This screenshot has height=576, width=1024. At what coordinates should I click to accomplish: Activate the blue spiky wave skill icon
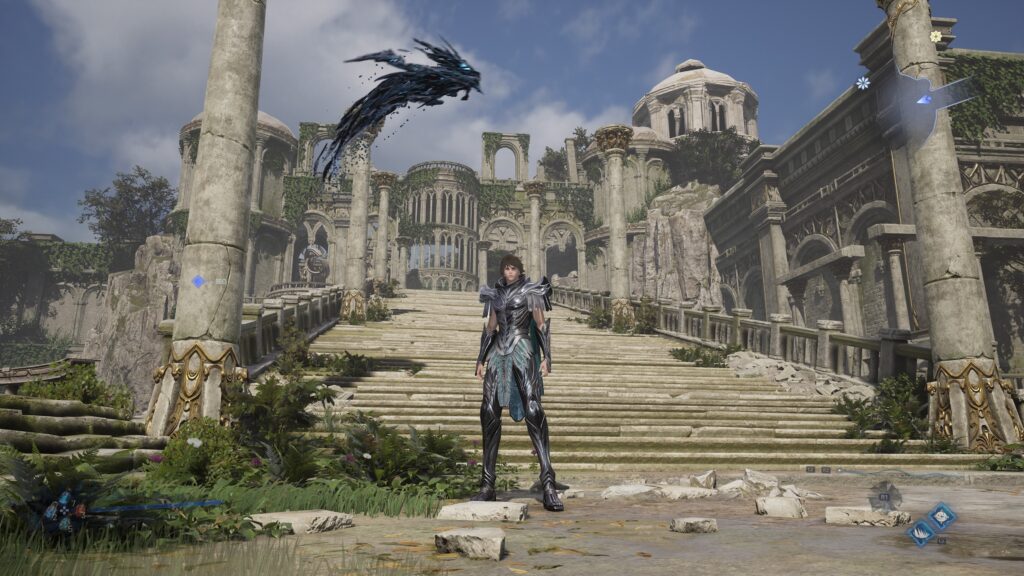[x=921, y=534]
